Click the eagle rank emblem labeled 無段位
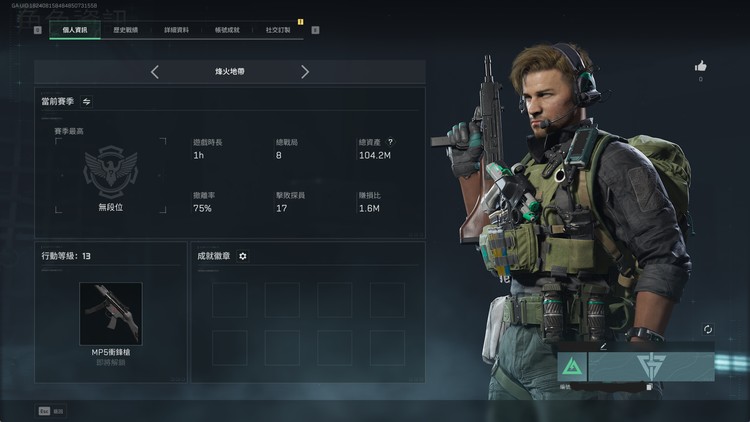The image size is (750, 422). [110, 172]
